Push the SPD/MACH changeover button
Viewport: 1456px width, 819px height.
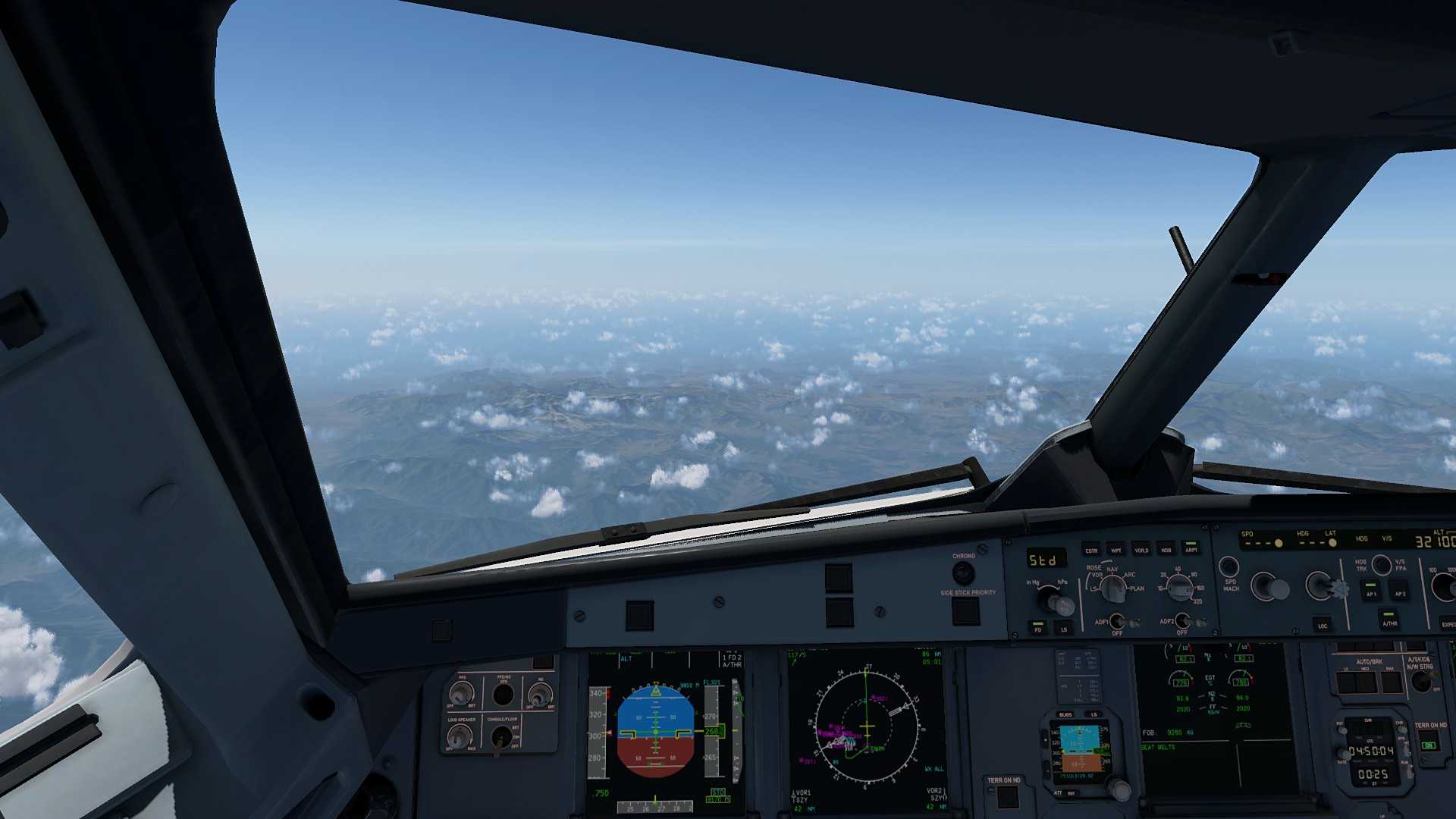click(1228, 566)
